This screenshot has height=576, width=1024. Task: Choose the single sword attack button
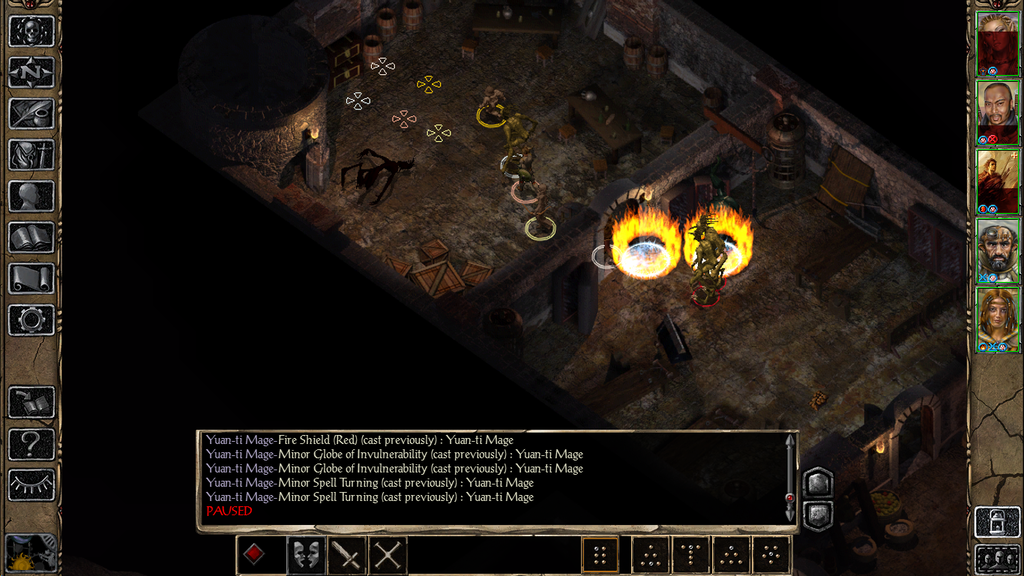tap(346, 555)
